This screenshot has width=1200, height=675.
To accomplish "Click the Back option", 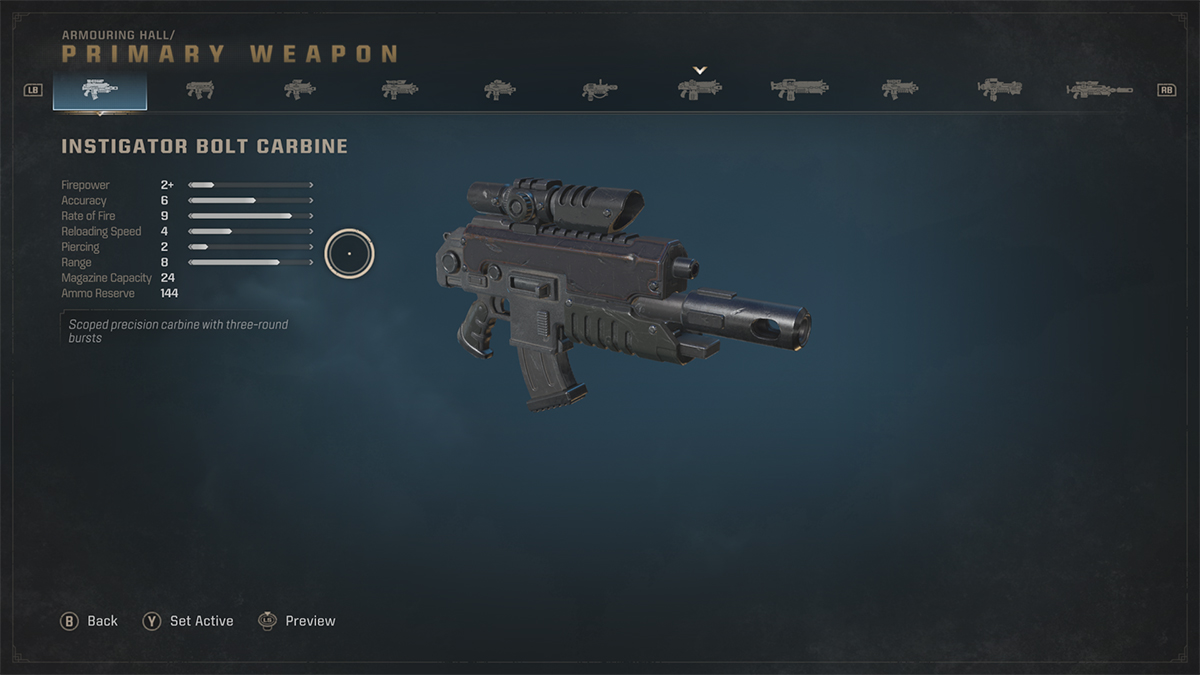I will 90,621.
